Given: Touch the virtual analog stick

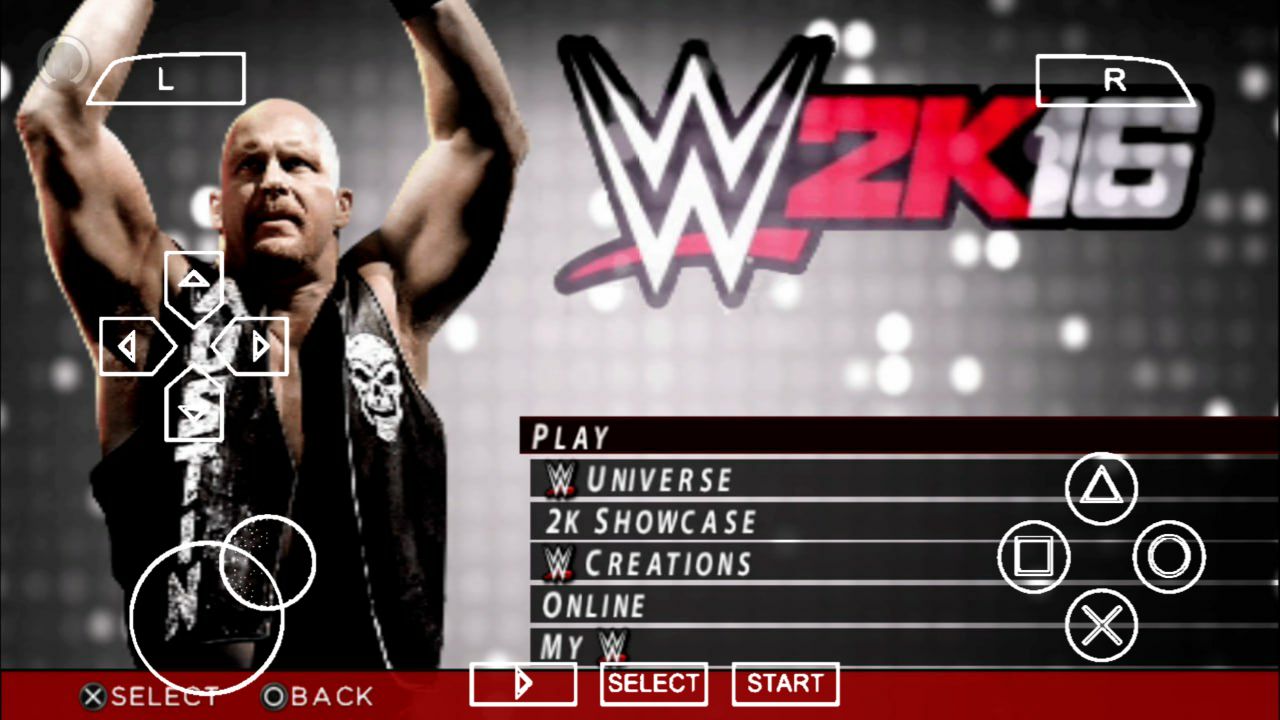Looking at the screenshot, I should 208,617.
